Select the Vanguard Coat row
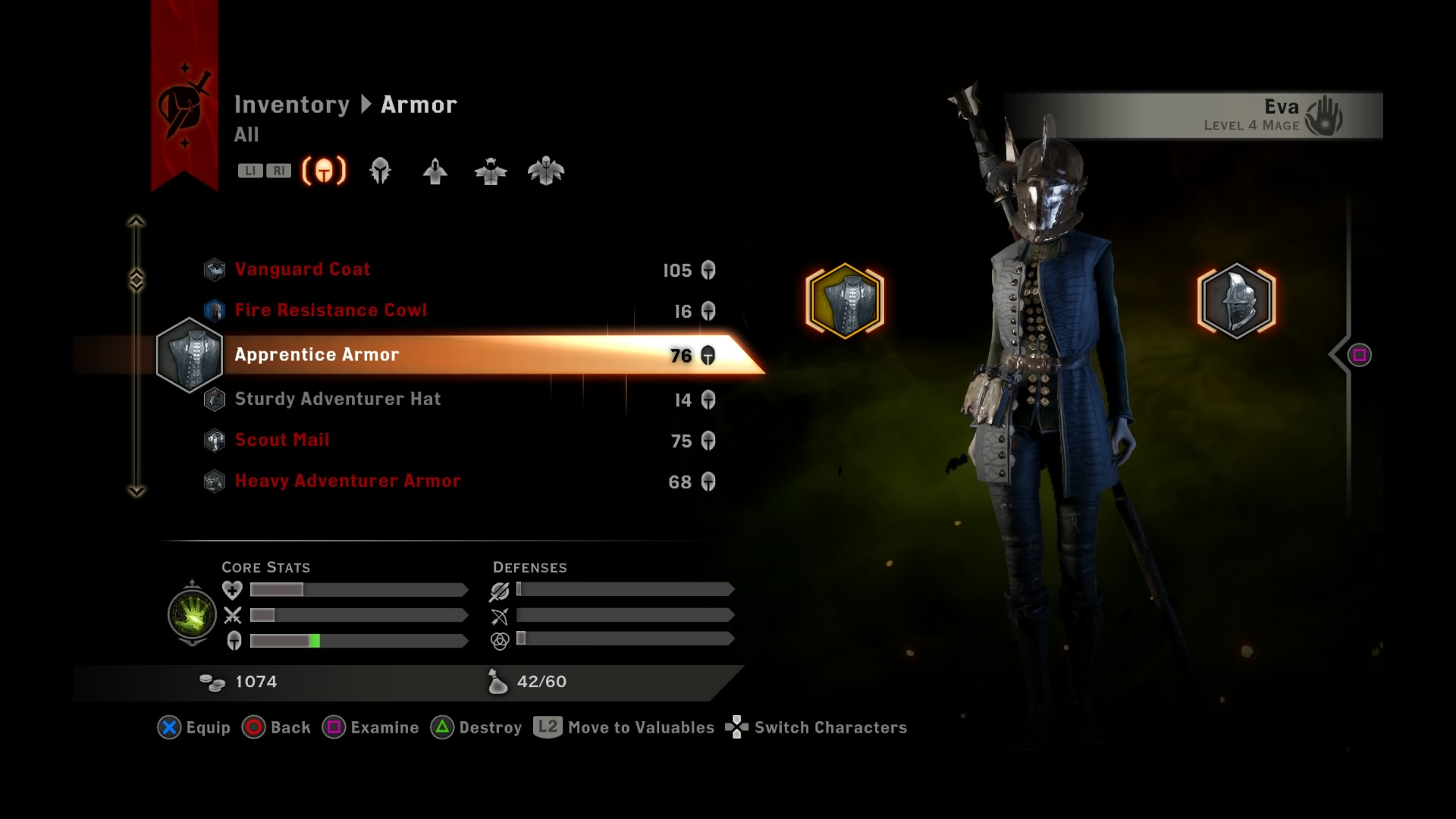1456x819 pixels. tap(303, 270)
